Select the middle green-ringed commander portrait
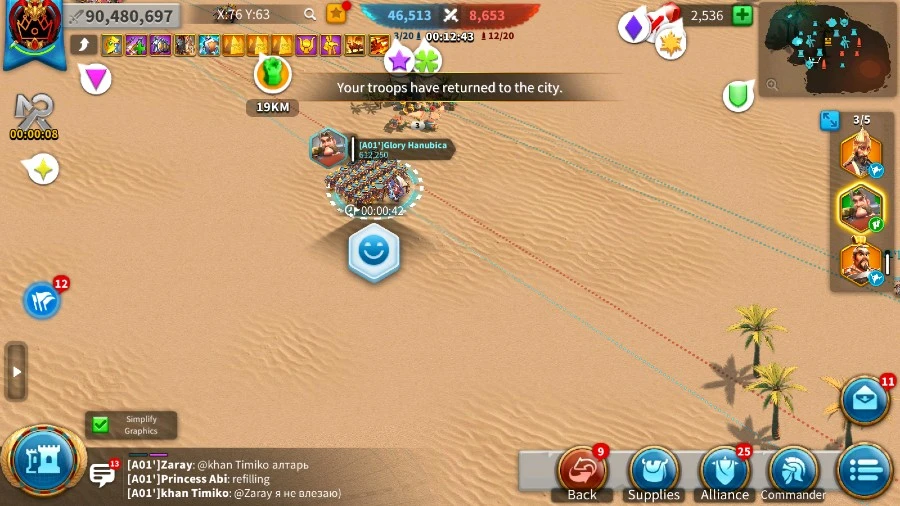This screenshot has width=900, height=506. tap(860, 208)
